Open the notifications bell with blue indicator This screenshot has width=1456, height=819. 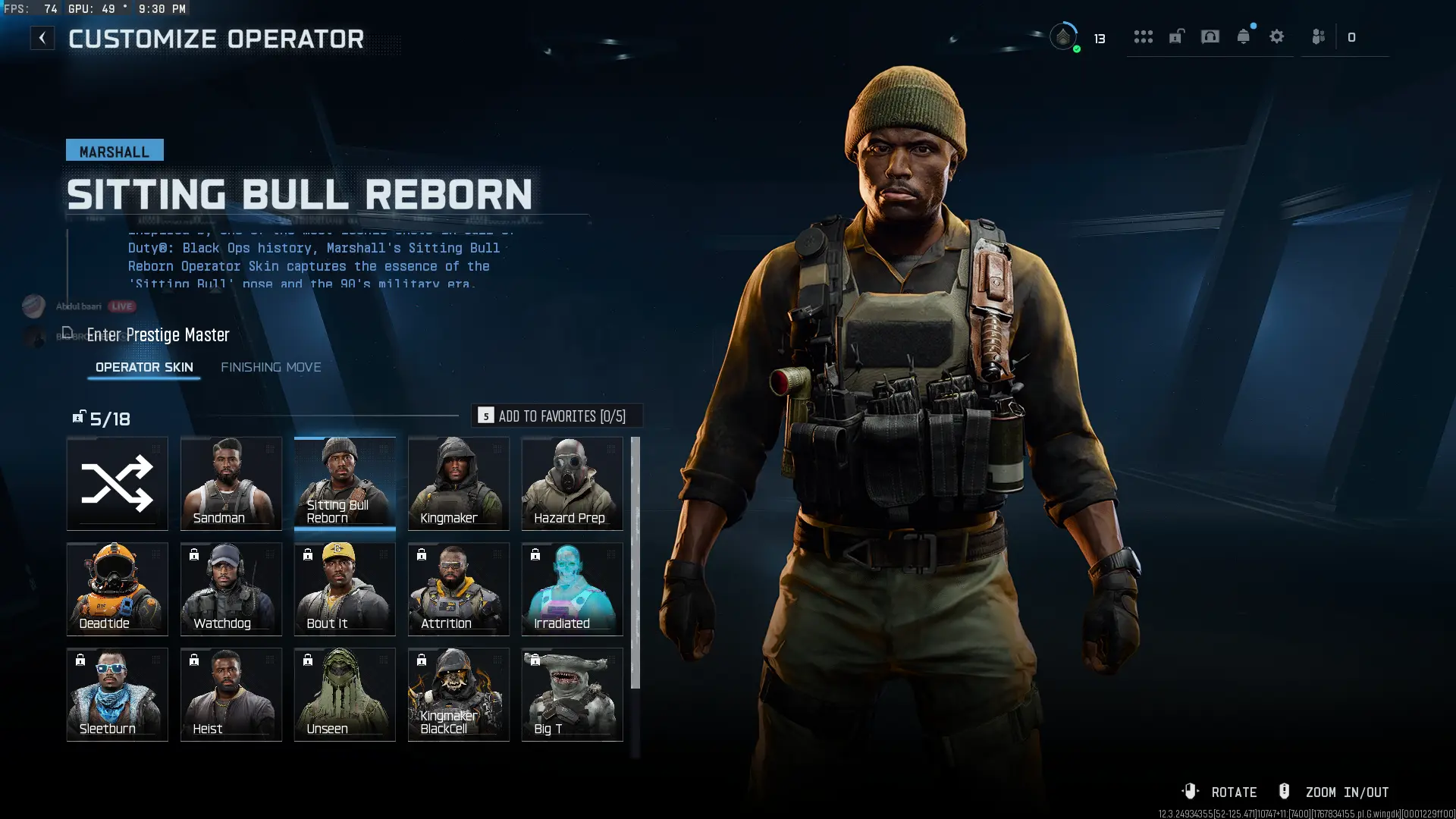1243,36
